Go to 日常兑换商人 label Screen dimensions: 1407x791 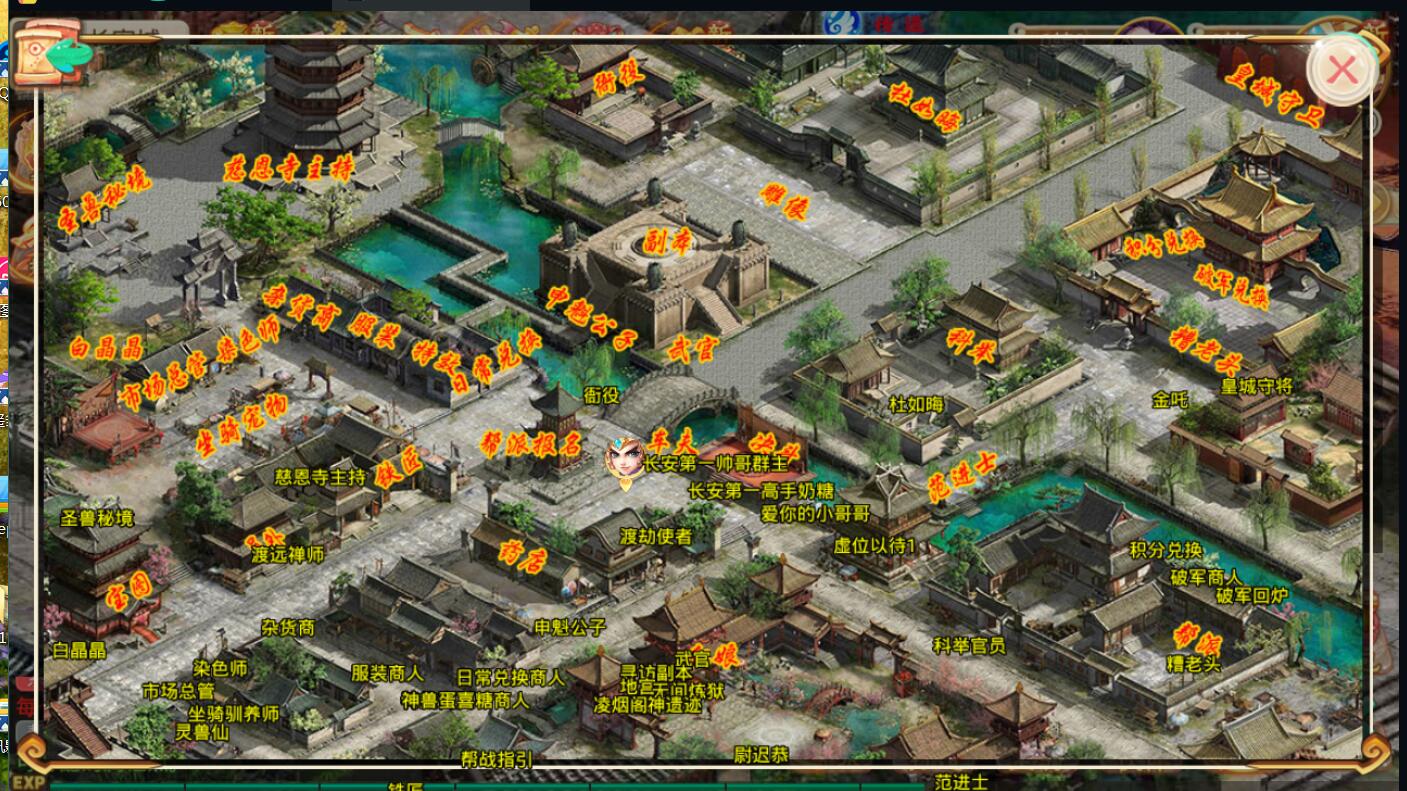pyautogui.click(x=510, y=677)
